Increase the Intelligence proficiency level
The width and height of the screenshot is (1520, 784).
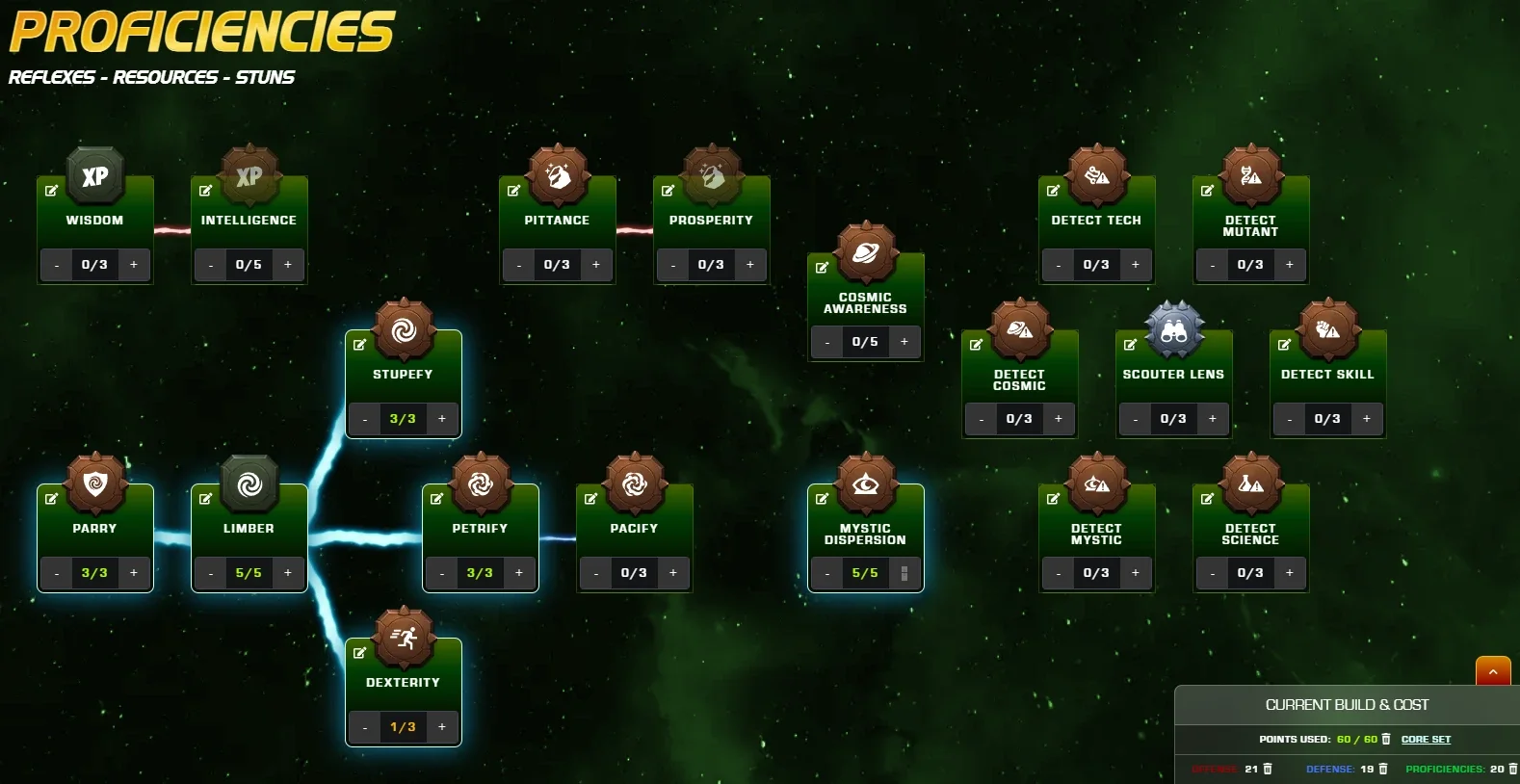coord(288,265)
